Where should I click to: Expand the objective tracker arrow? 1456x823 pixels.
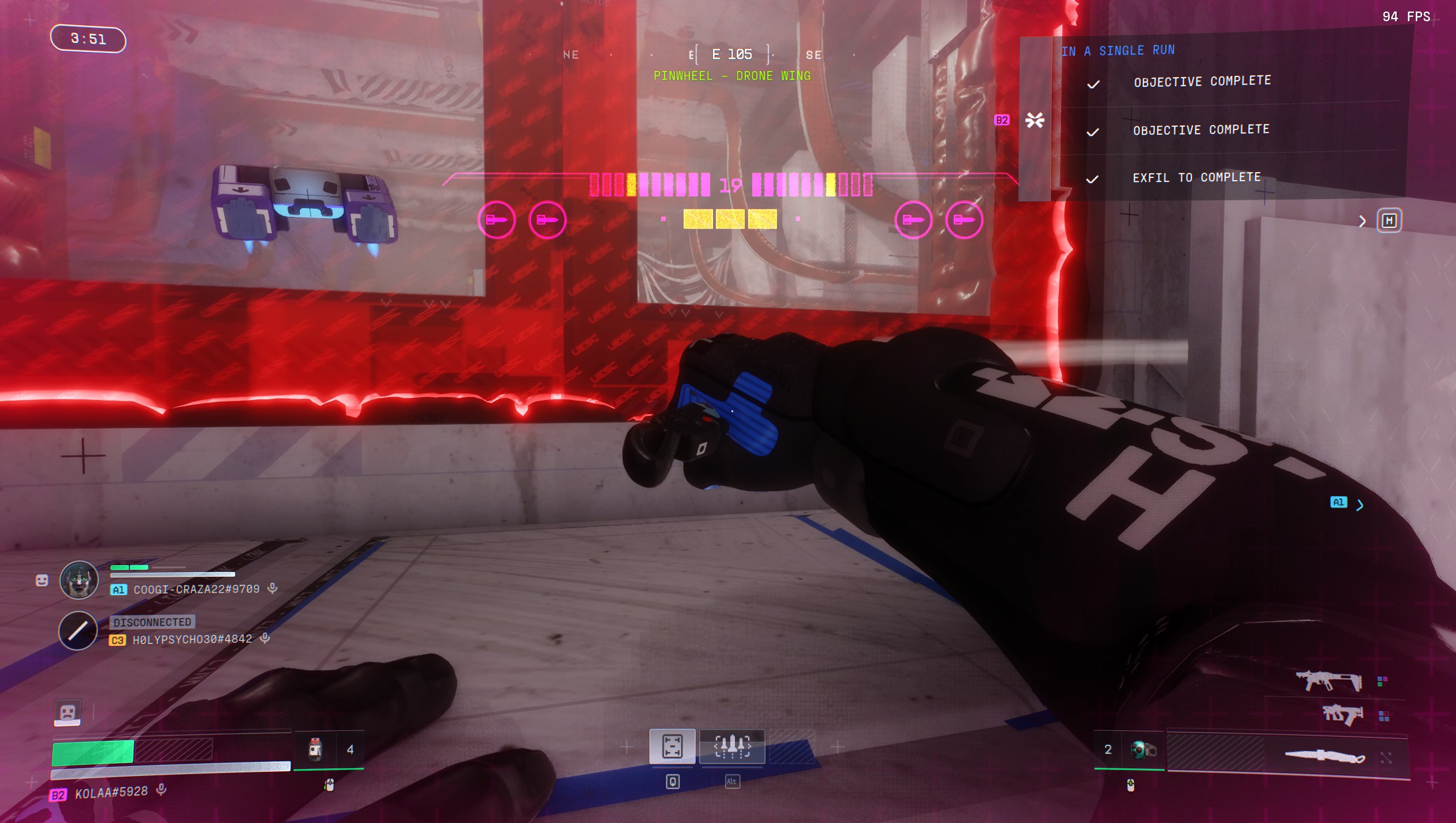click(x=1362, y=222)
